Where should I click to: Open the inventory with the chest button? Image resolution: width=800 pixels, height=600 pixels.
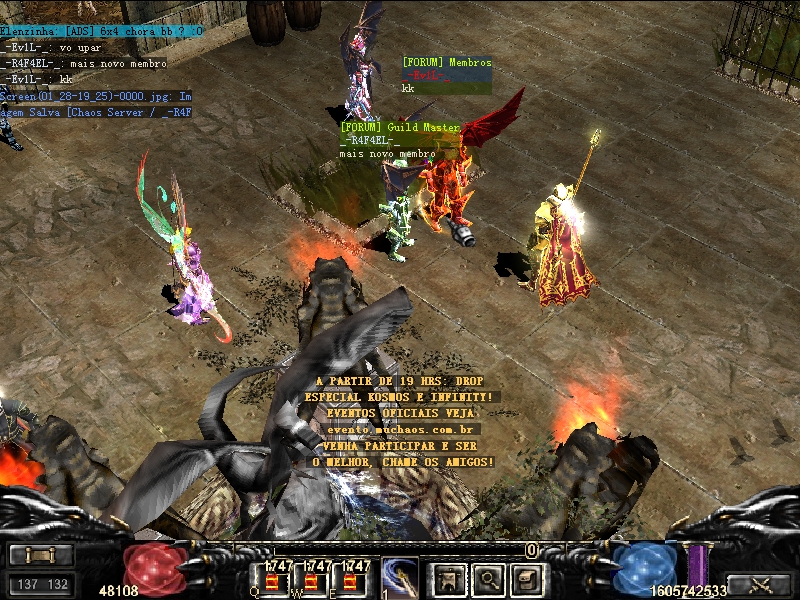coord(528,578)
